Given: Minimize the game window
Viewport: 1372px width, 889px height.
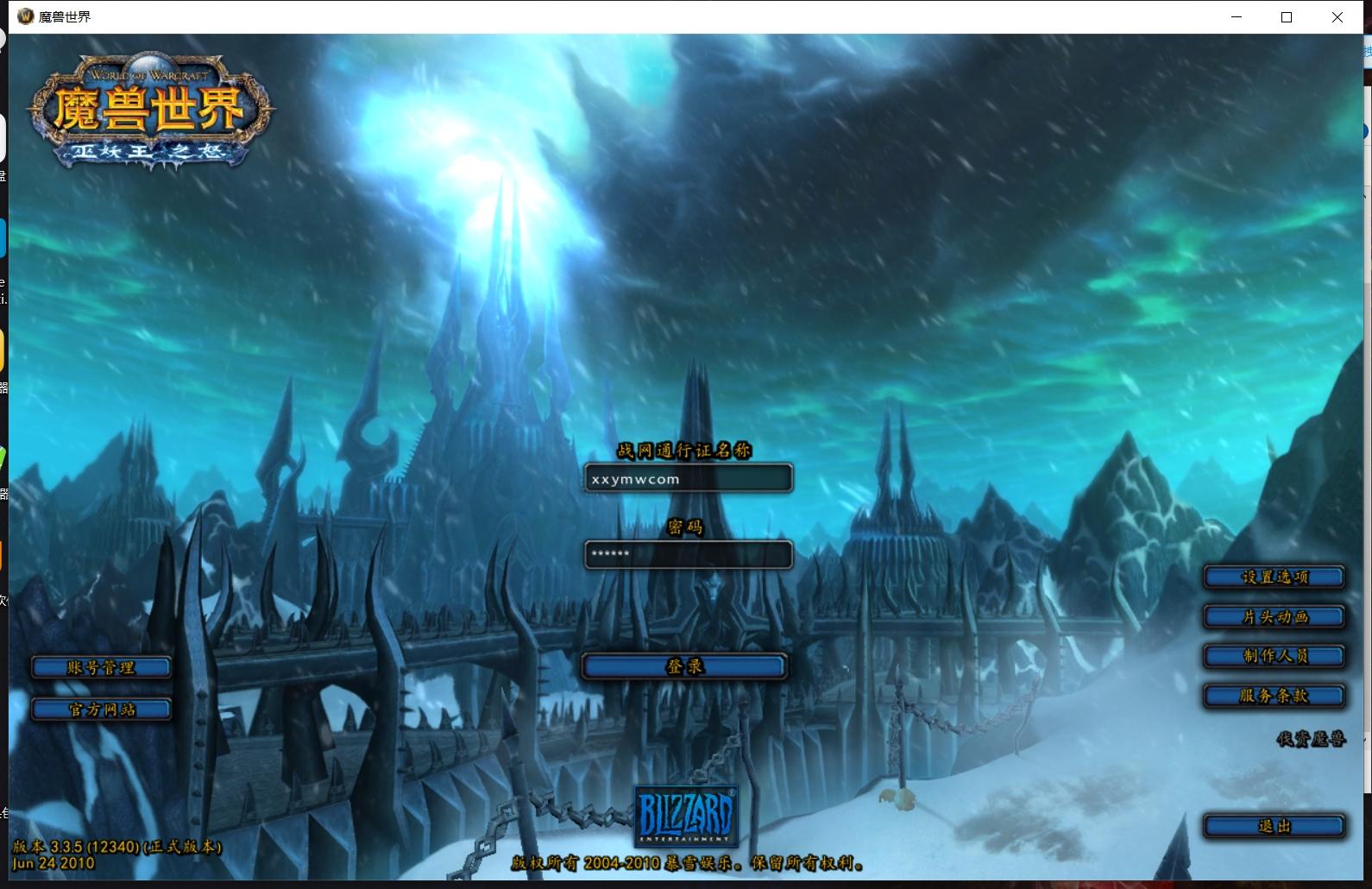Looking at the screenshot, I should point(1237,17).
